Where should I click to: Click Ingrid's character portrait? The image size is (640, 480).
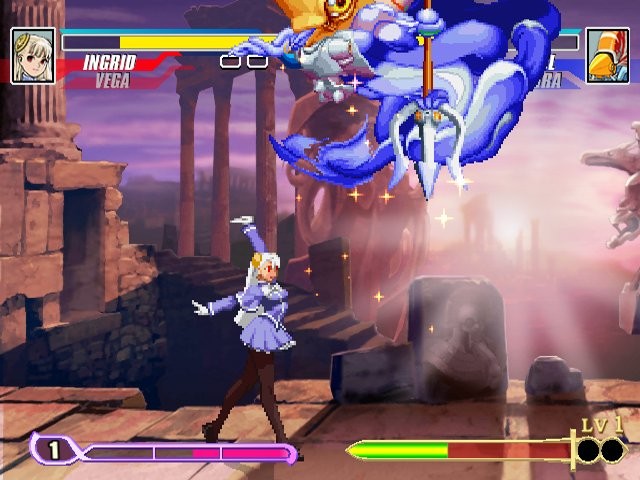[x=33, y=55]
